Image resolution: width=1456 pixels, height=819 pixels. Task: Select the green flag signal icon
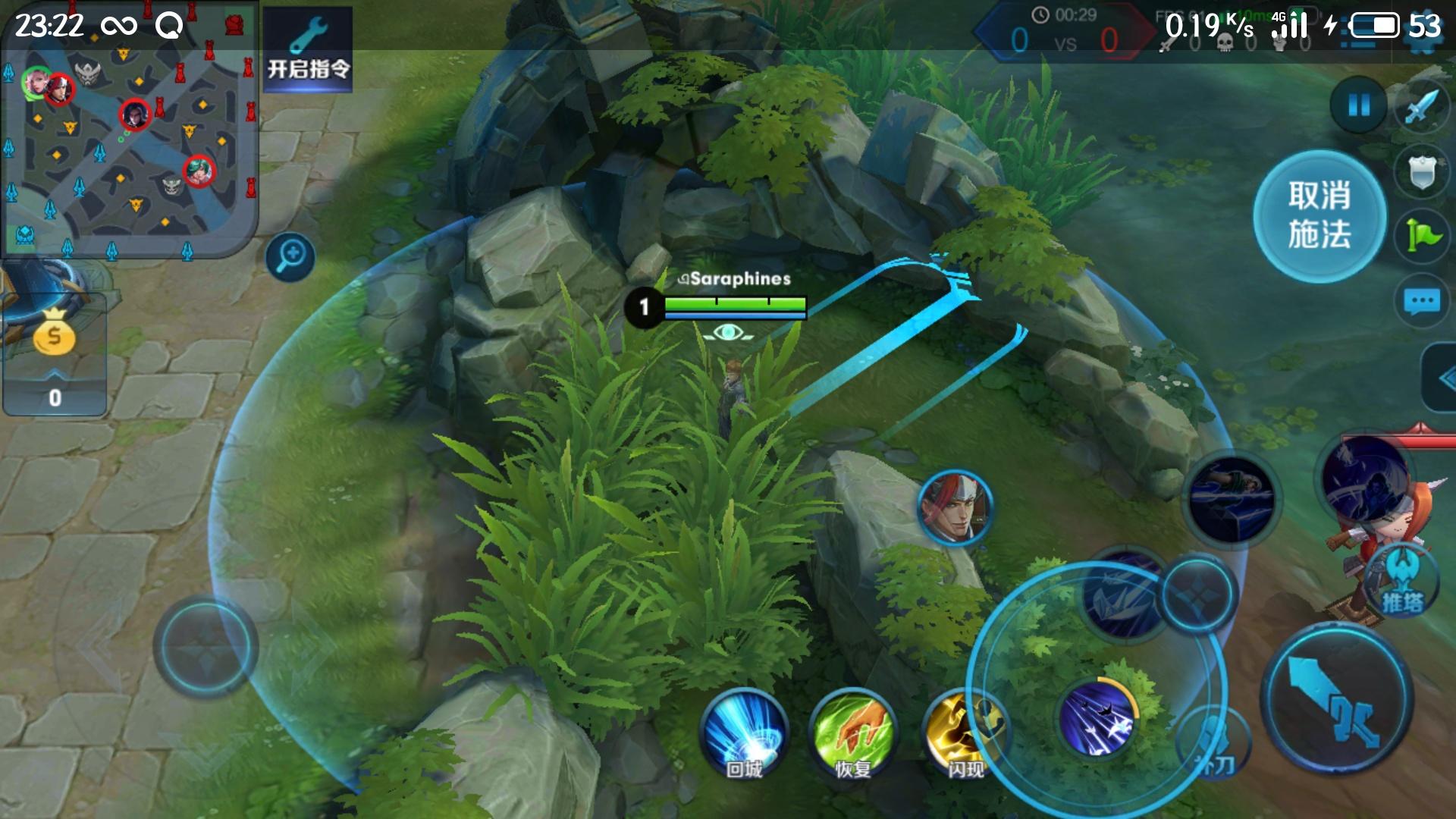[x=1422, y=235]
